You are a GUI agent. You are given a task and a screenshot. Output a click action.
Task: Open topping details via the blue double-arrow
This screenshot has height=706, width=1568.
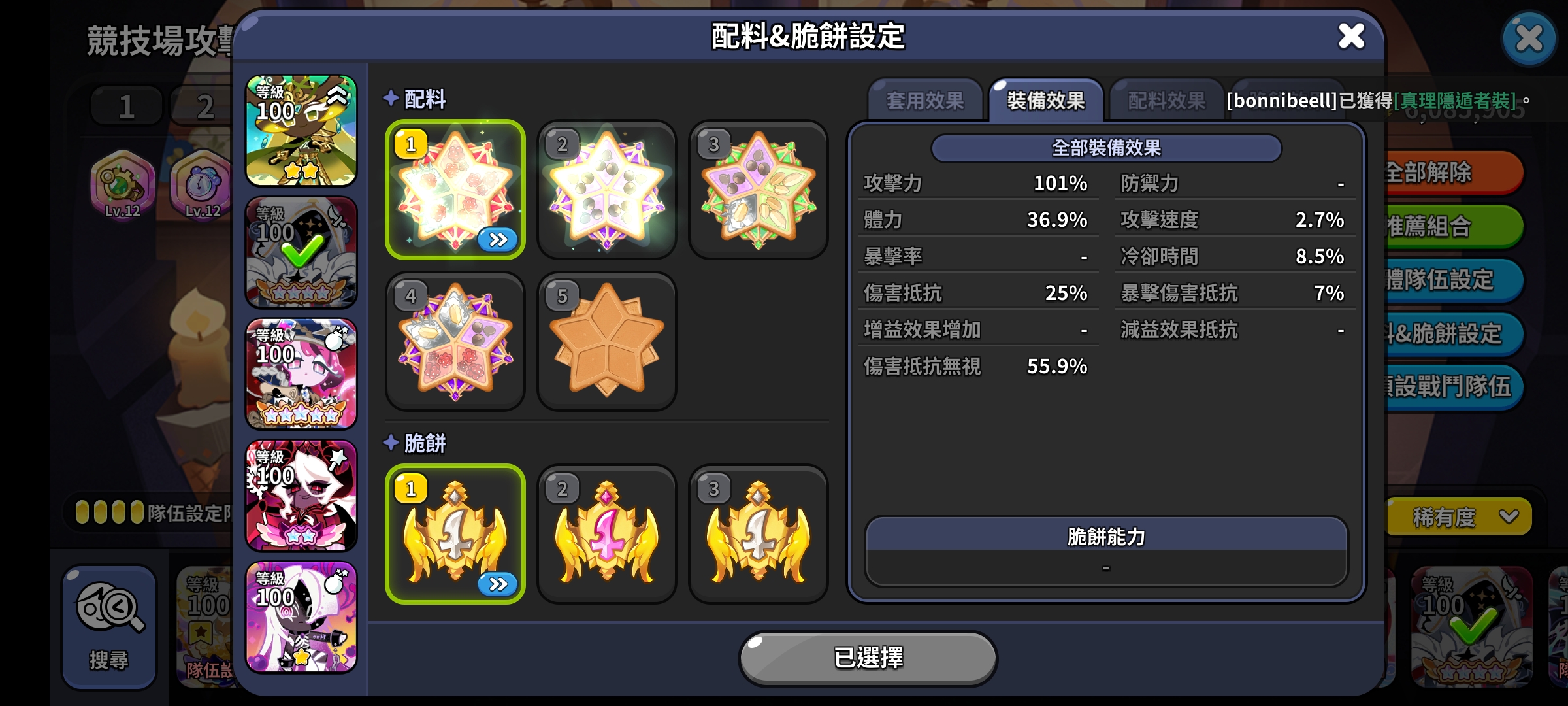pyautogui.click(x=498, y=240)
